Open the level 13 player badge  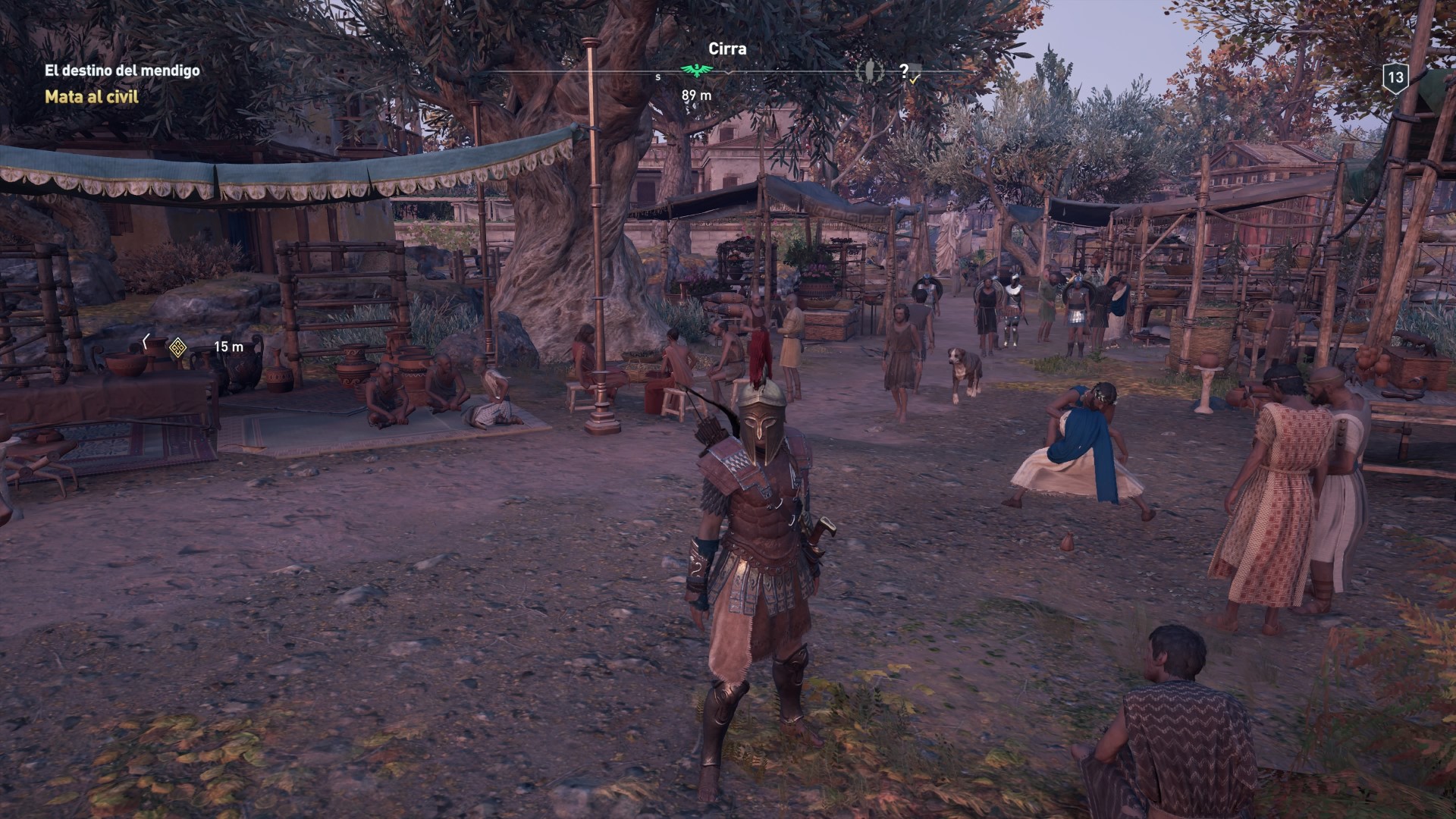click(1395, 78)
